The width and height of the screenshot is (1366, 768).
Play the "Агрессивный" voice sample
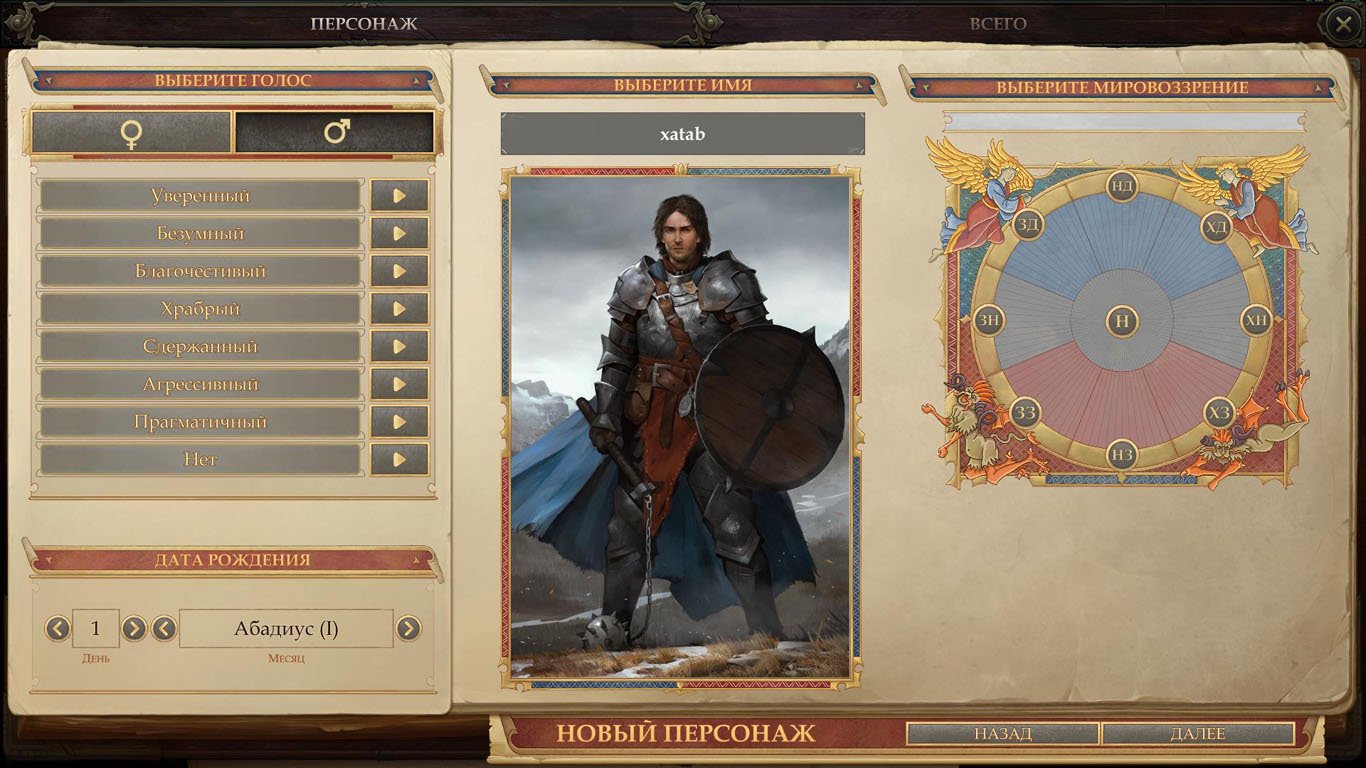(399, 383)
